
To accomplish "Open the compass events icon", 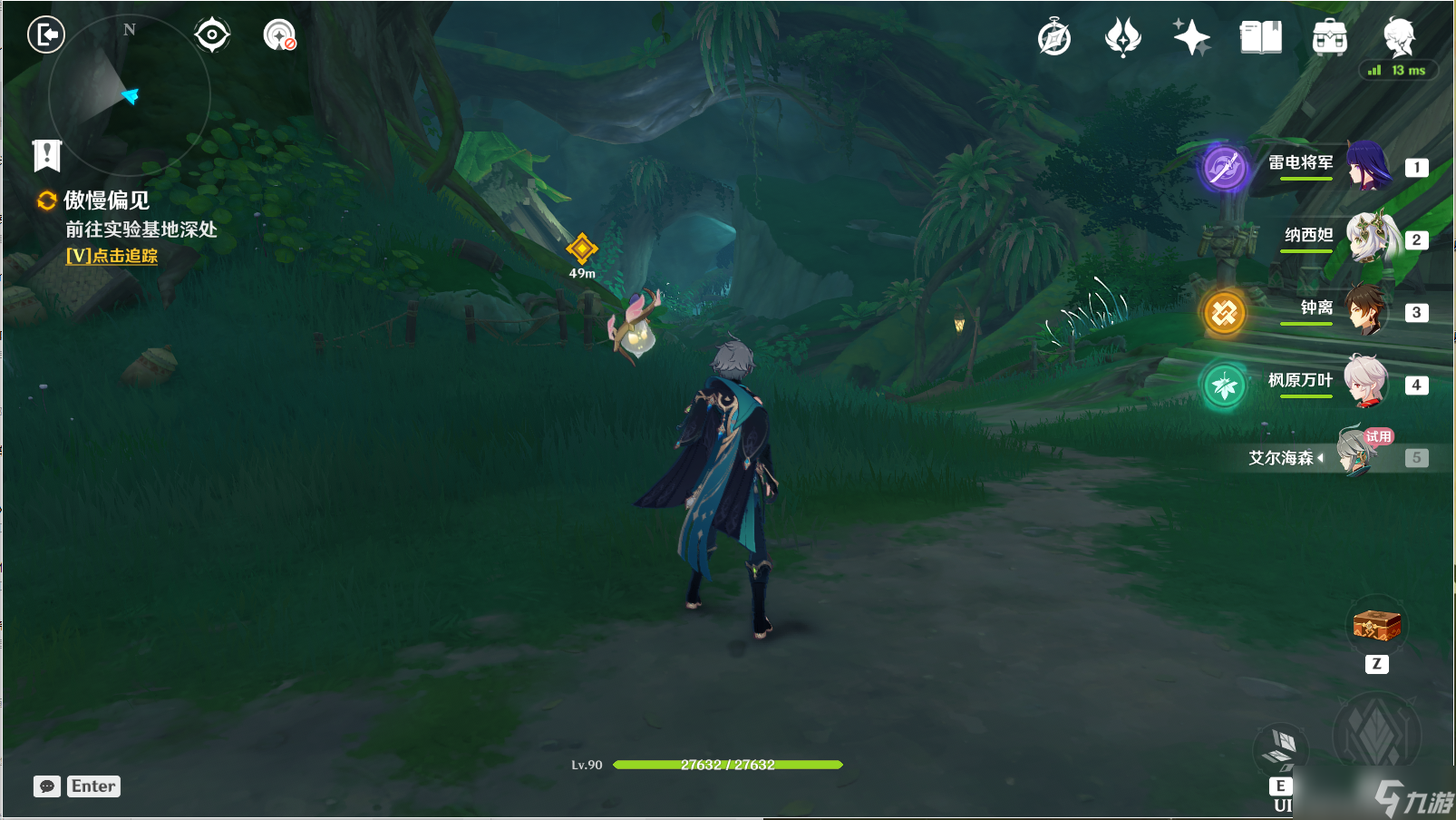I will 1053,38.
